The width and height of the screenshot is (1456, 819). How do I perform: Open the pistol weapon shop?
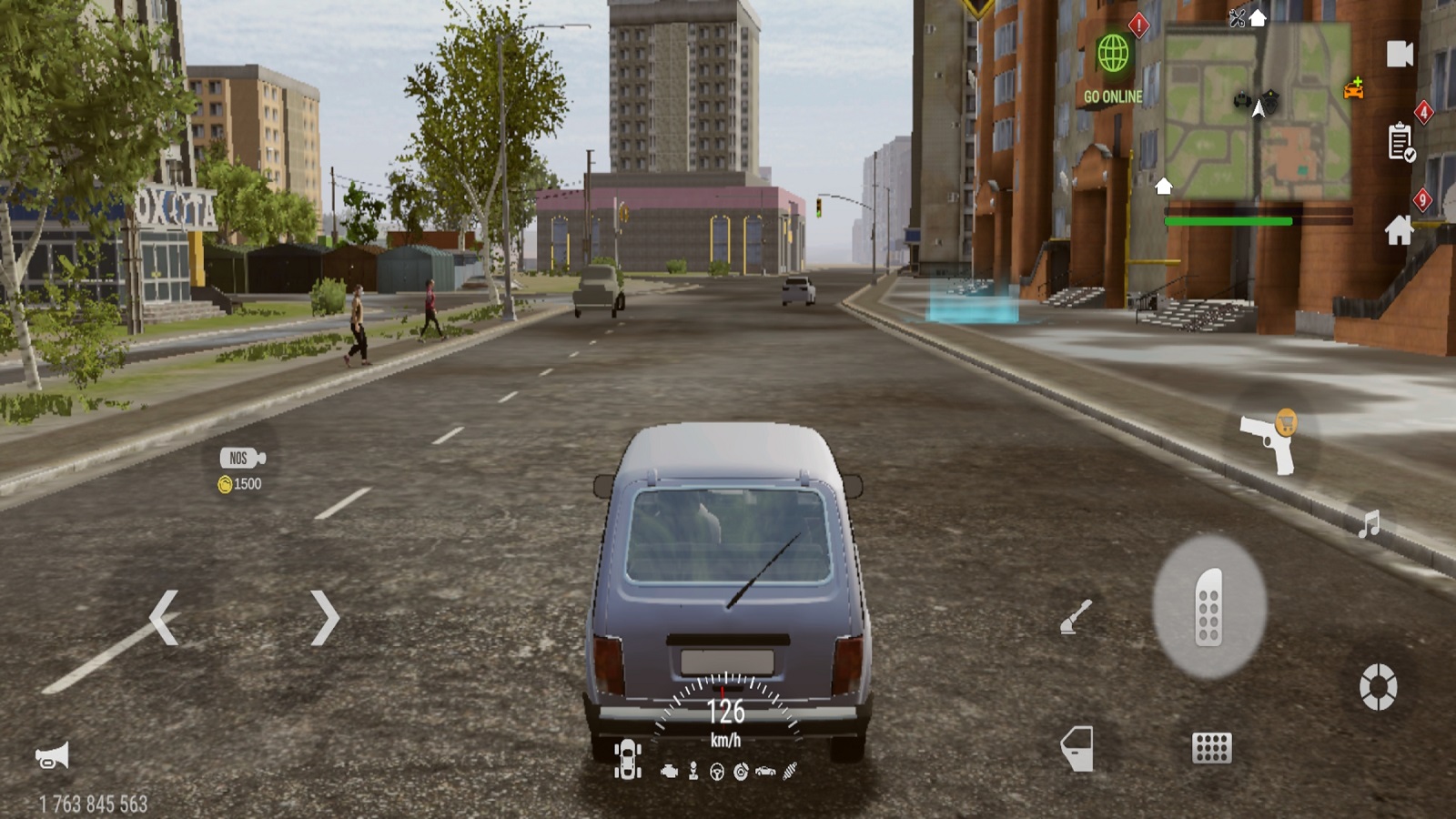pos(1269,442)
